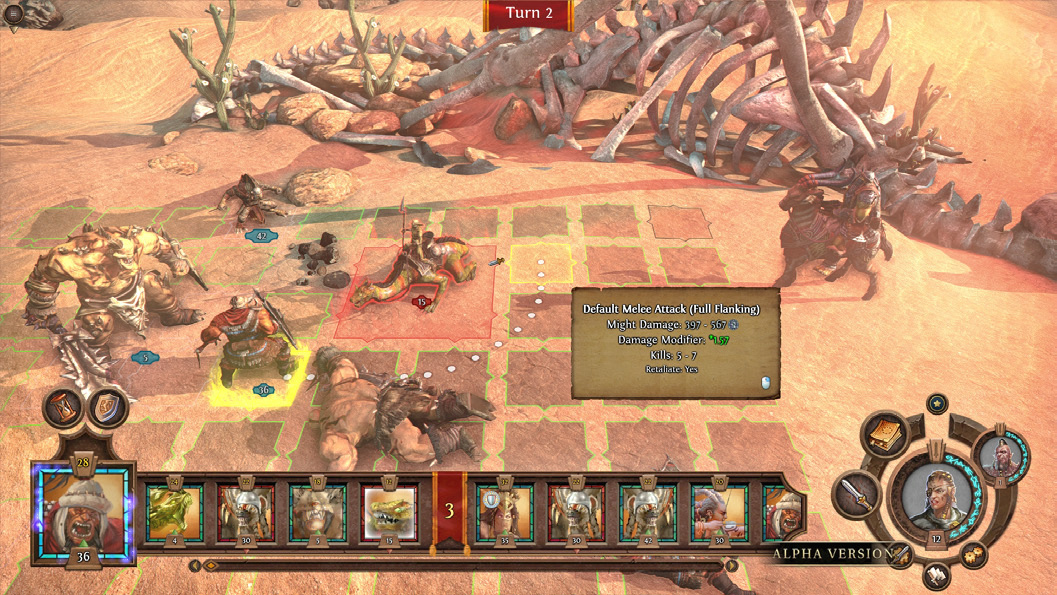Image resolution: width=1057 pixels, height=595 pixels.
Task: Activate the shield defend button
Action: pos(105,408)
